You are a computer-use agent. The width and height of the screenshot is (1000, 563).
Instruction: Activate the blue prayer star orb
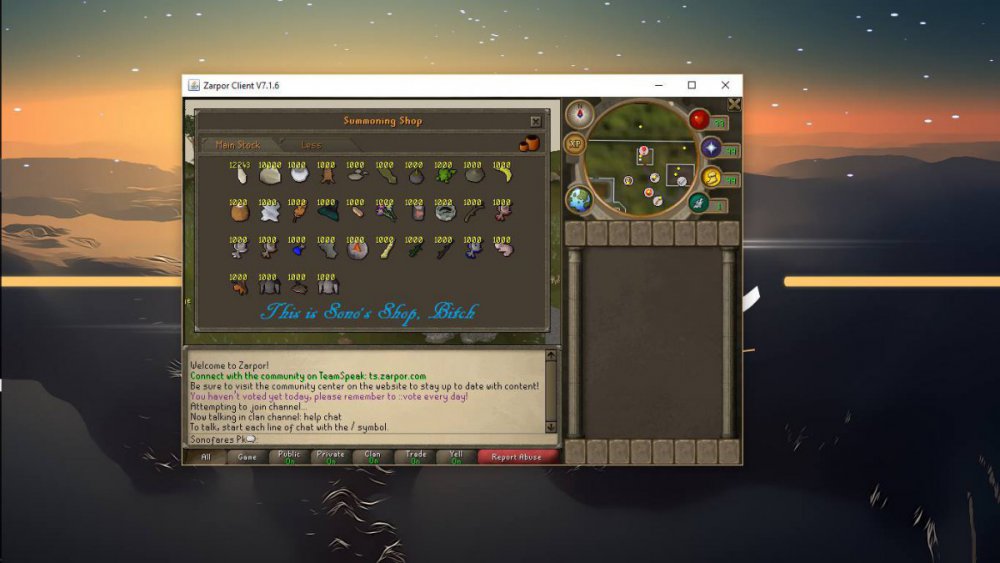tap(711, 148)
